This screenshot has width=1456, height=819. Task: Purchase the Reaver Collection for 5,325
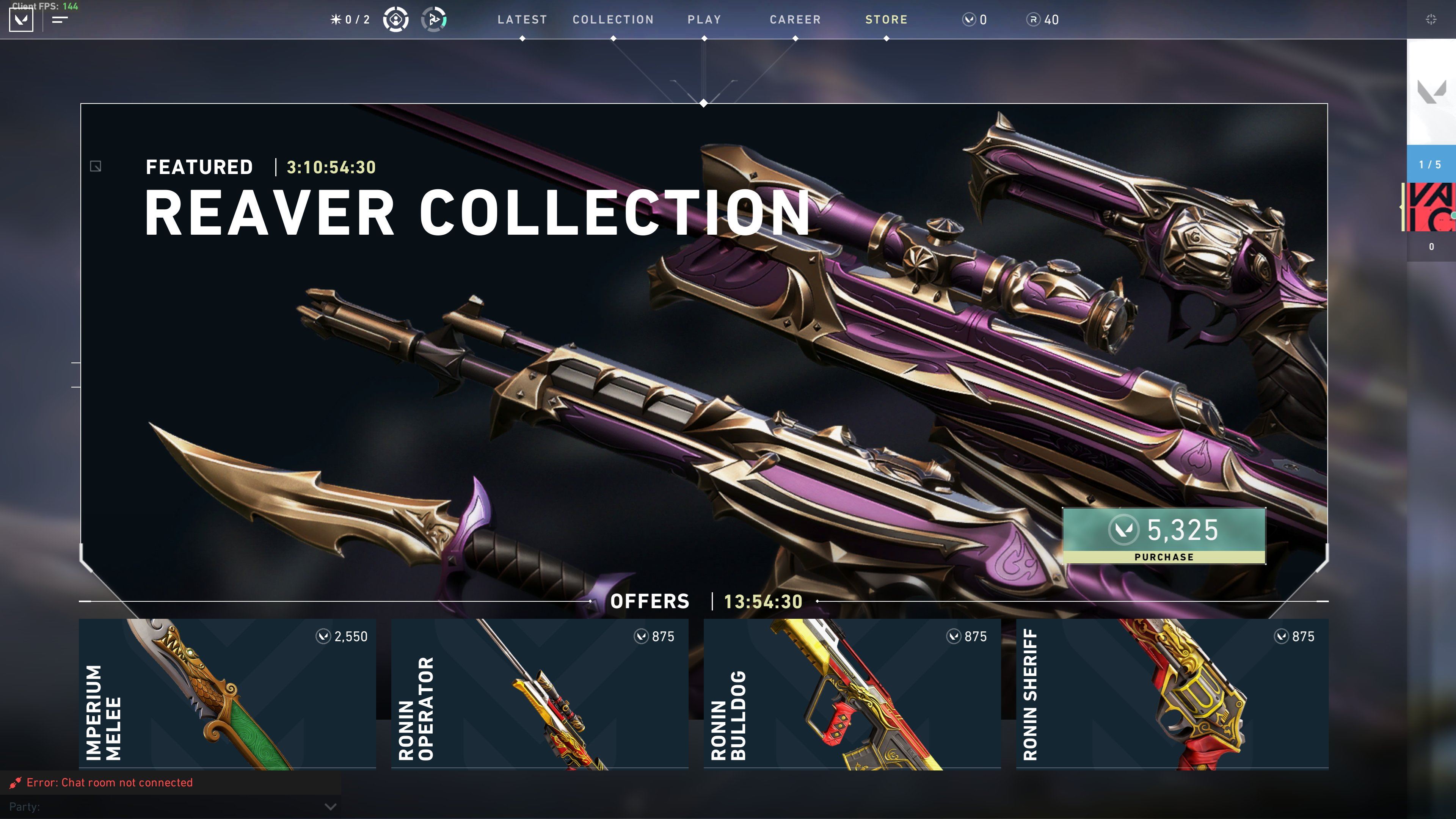(1163, 535)
